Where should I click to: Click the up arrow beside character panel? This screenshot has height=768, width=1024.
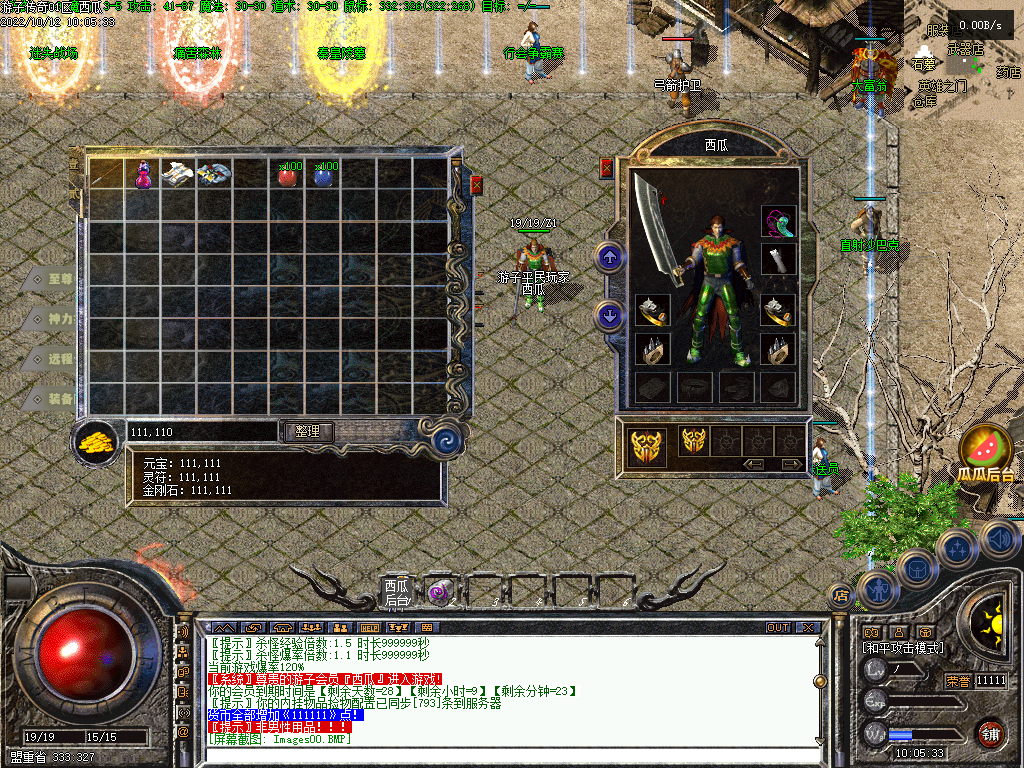pos(609,258)
